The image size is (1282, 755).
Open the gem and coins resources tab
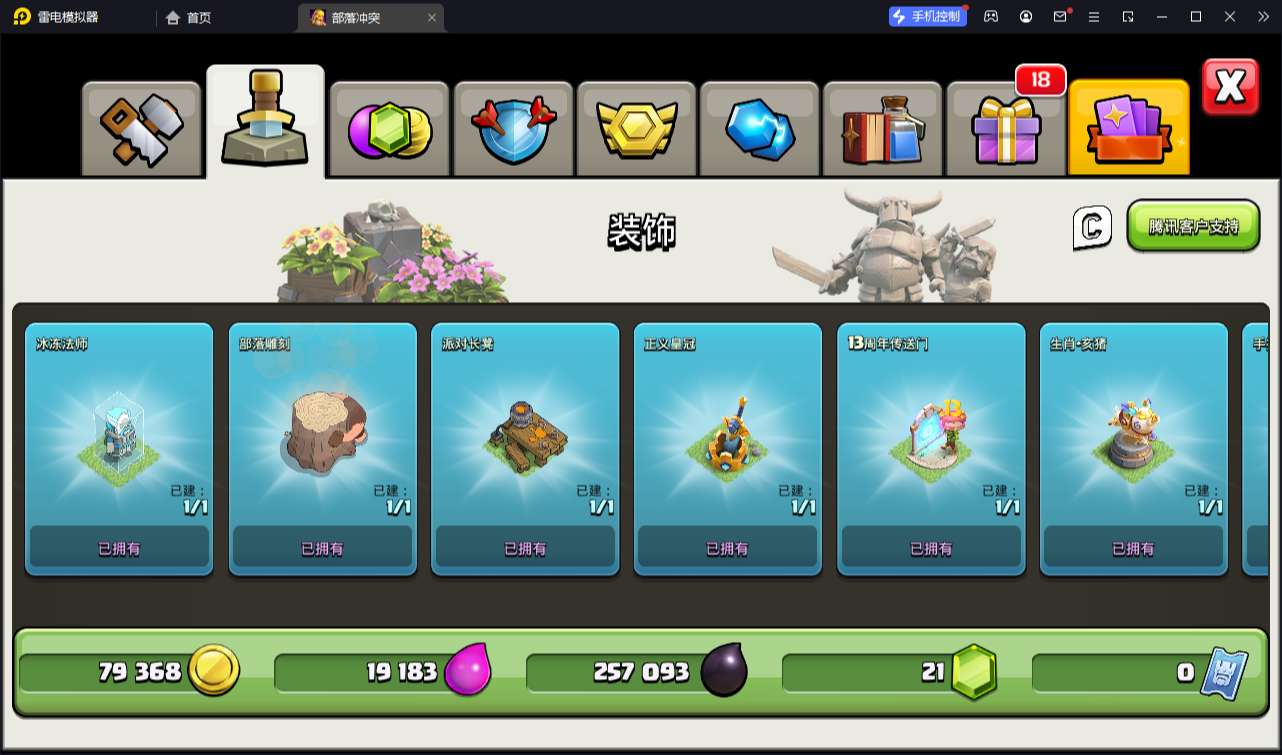pos(389,129)
